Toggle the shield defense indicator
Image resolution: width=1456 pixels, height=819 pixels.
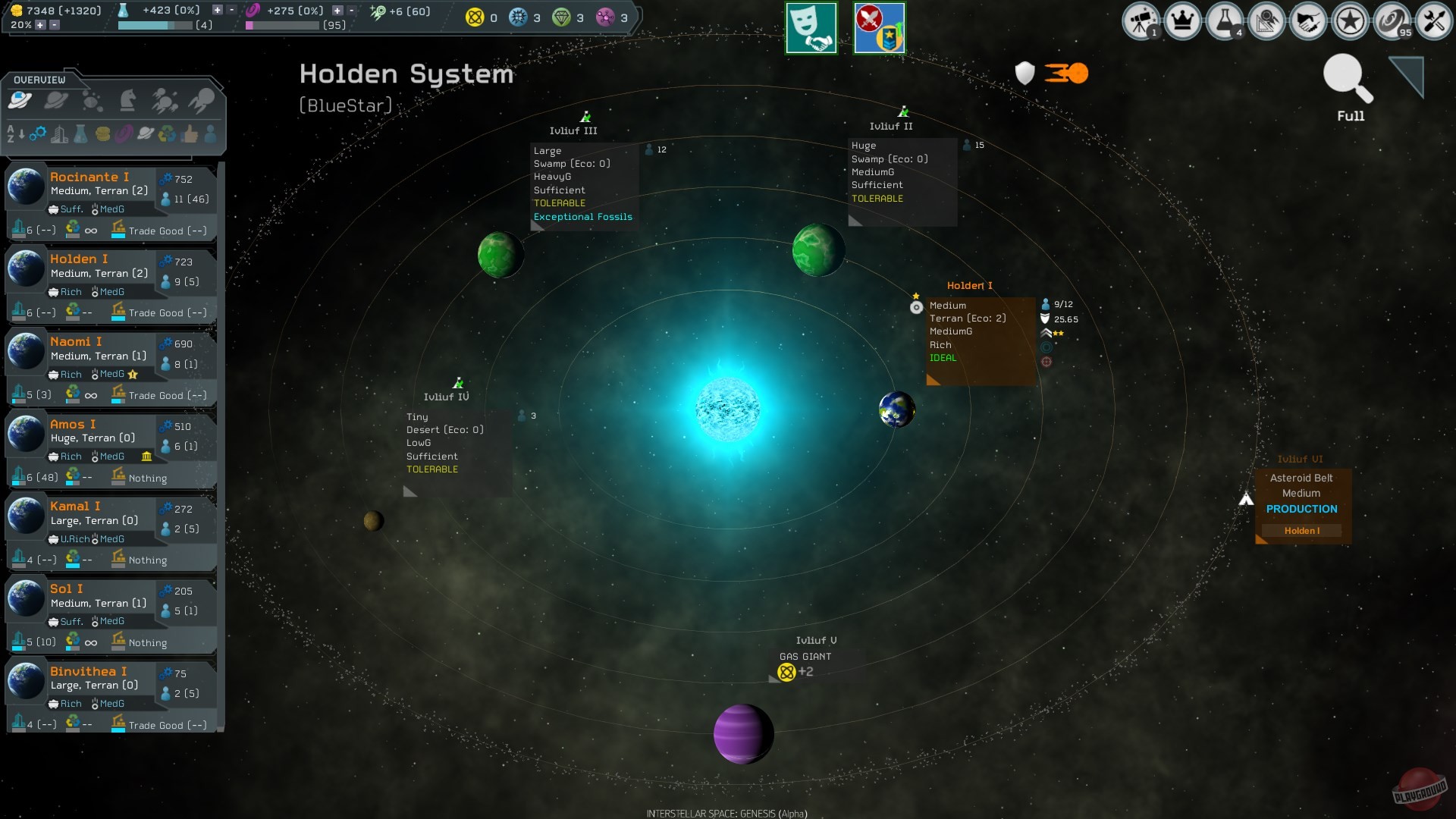(1024, 73)
